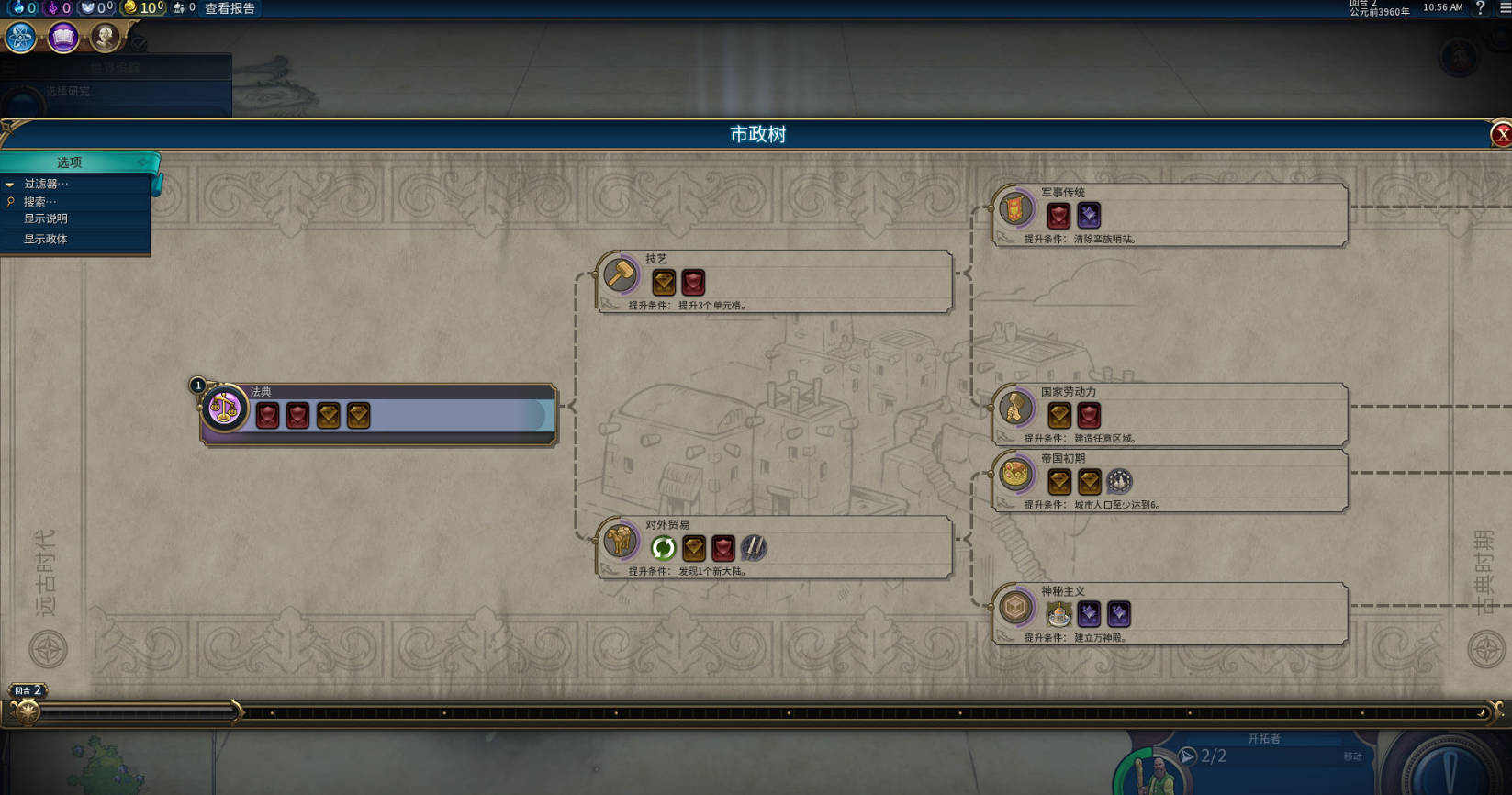Choose the 技艺 civic
Screen dimensions: 1512x795
click(x=774, y=280)
